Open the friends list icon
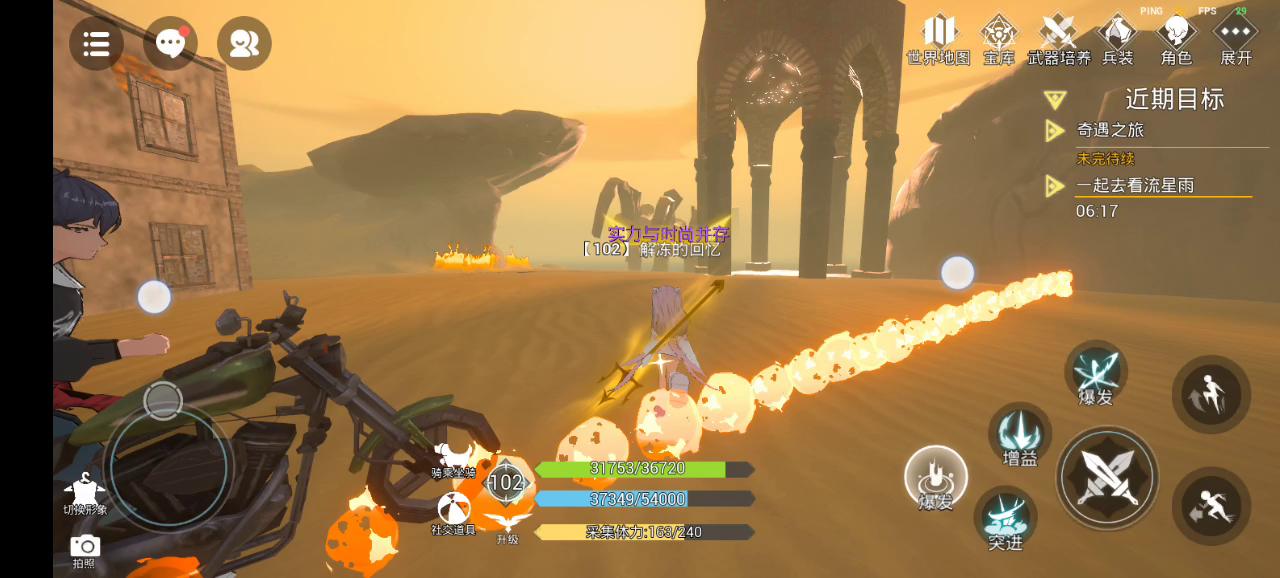The height and width of the screenshot is (578, 1280). (244, 43)
